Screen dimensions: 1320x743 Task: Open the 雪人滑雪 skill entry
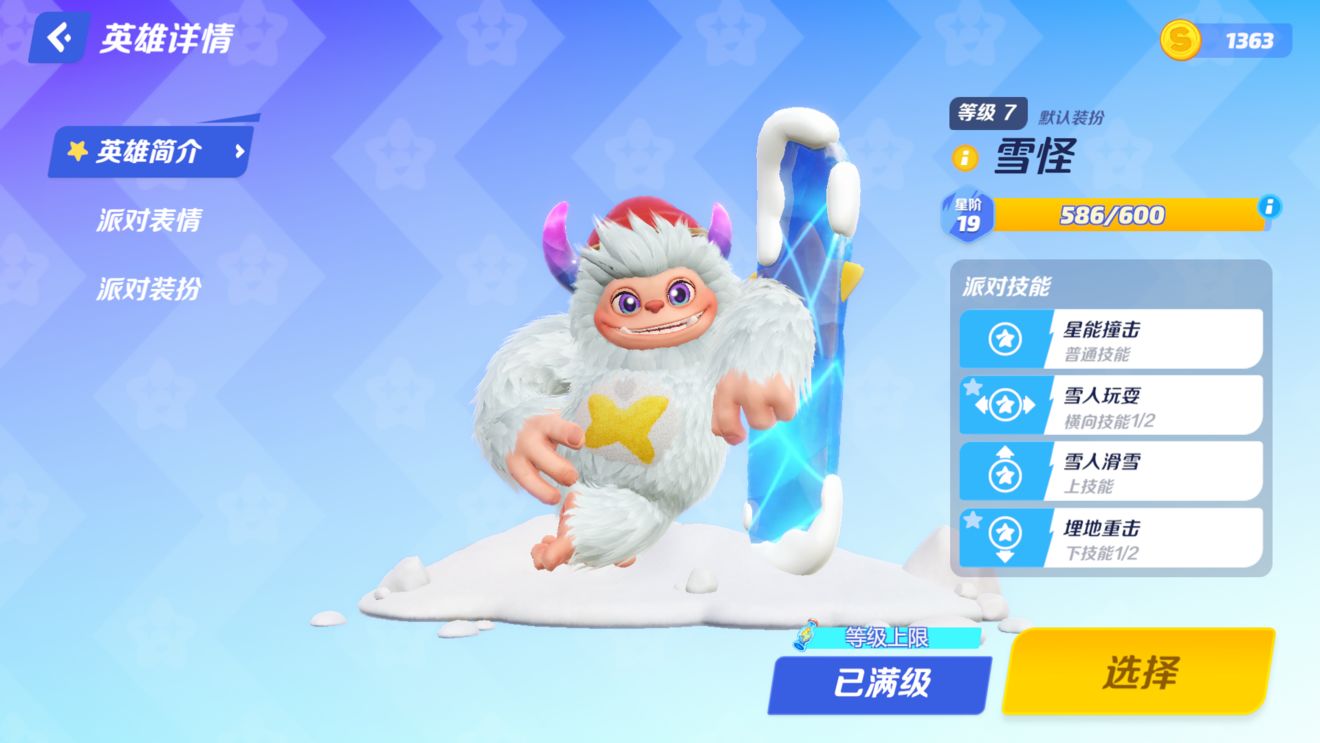[1110, 470]
